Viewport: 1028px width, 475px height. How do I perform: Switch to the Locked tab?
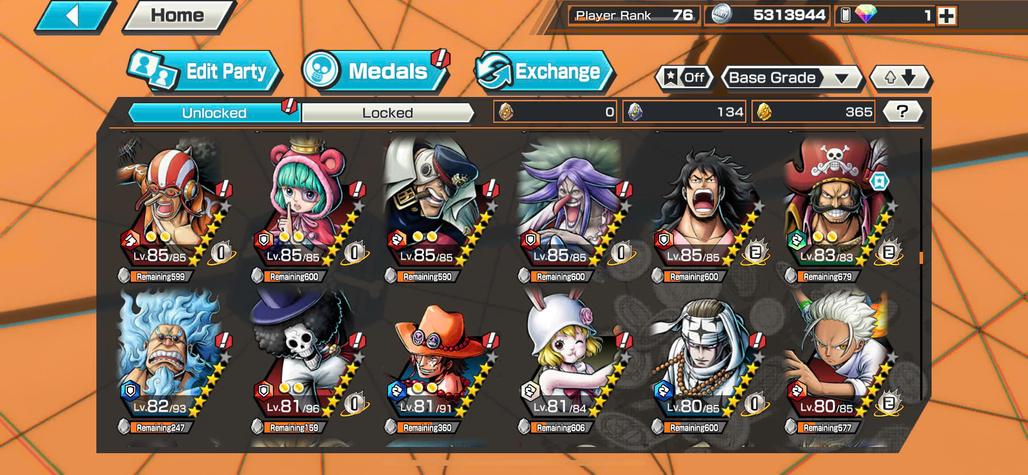[x=387, y=112]
